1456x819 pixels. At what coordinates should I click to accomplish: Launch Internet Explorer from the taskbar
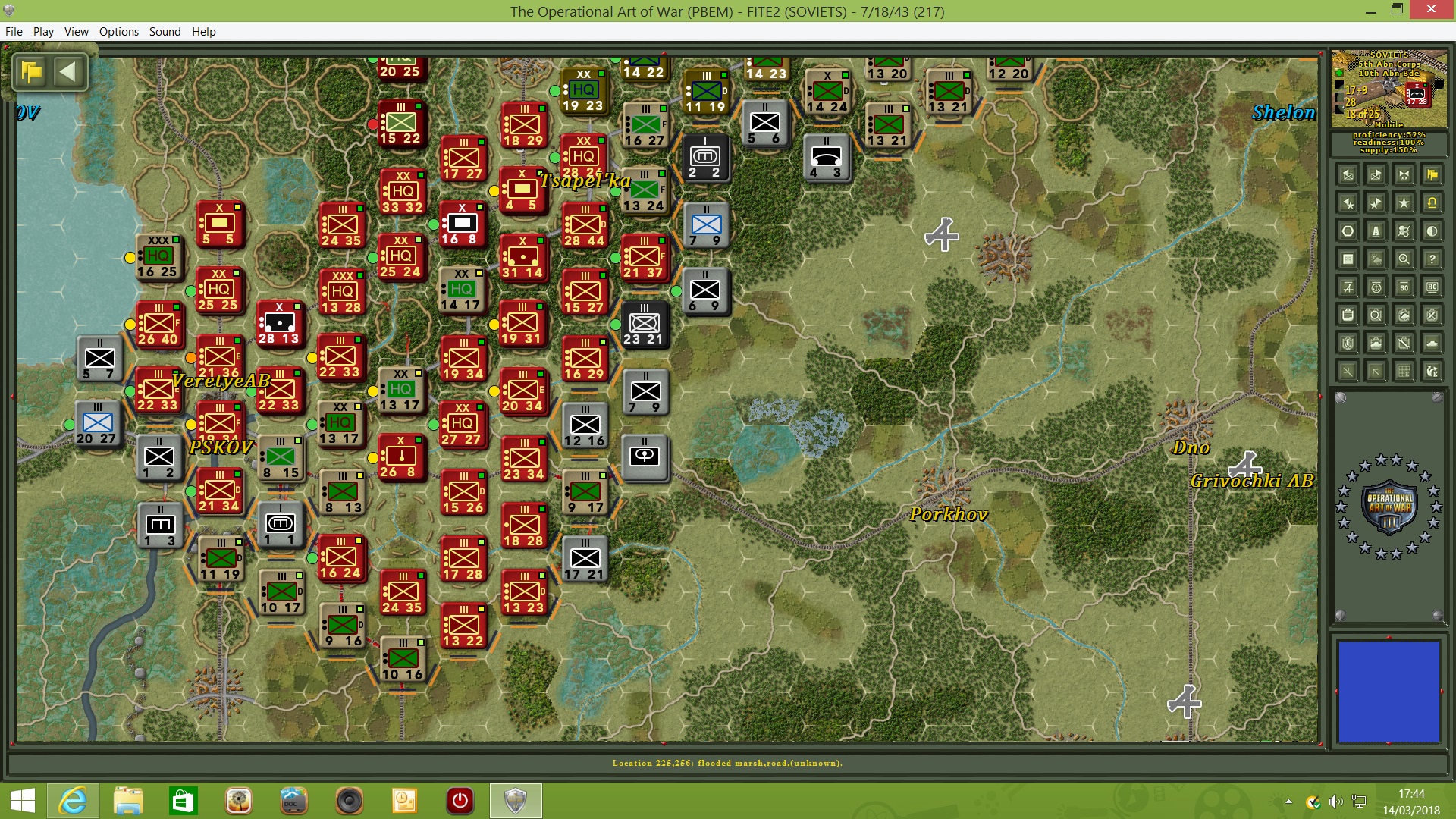(x=74, y=801)
